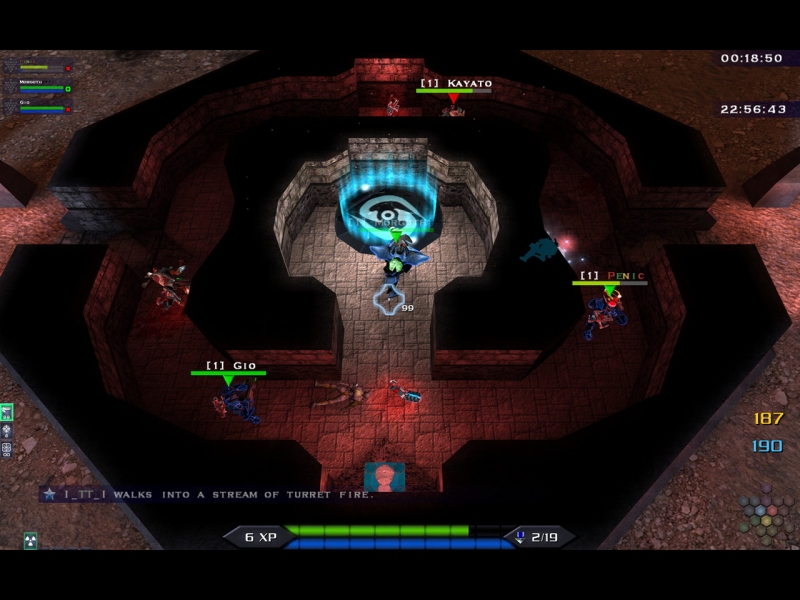Select the infinite-ammo crosshair weapon slot
Image resolution: width=800 pixels, height=600 pixels.
(x=6, y=449)
